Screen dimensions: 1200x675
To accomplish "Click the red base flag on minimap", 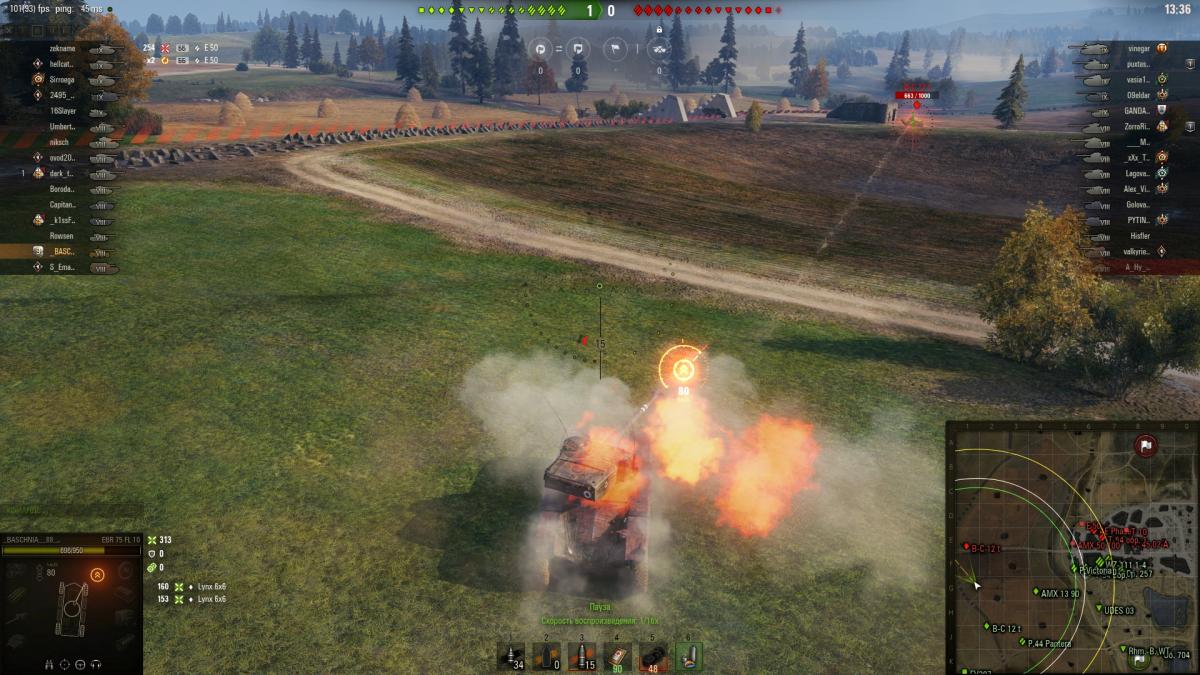I will (x=1146, y=446).
